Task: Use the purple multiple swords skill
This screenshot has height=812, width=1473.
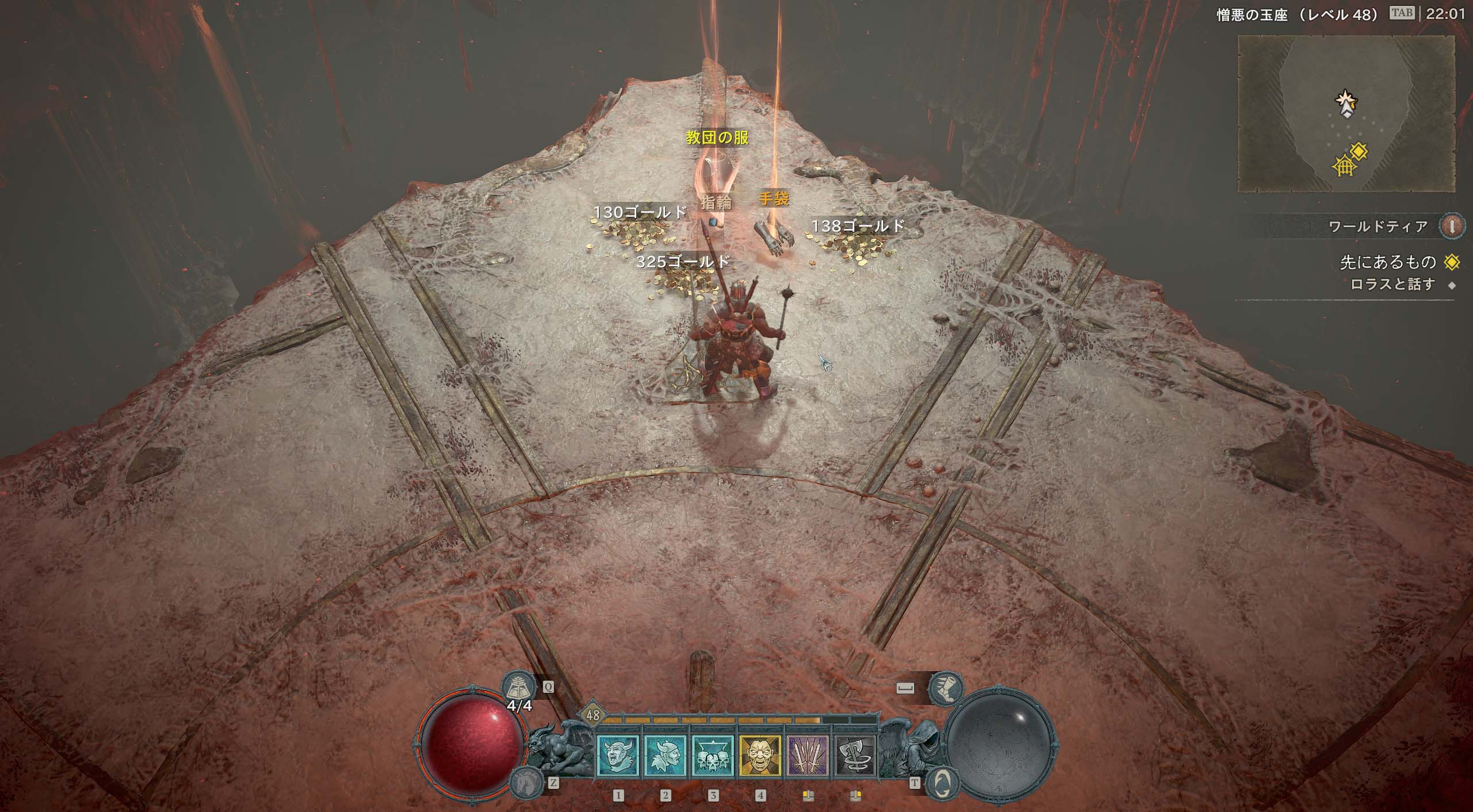Action: click(807, 755)
